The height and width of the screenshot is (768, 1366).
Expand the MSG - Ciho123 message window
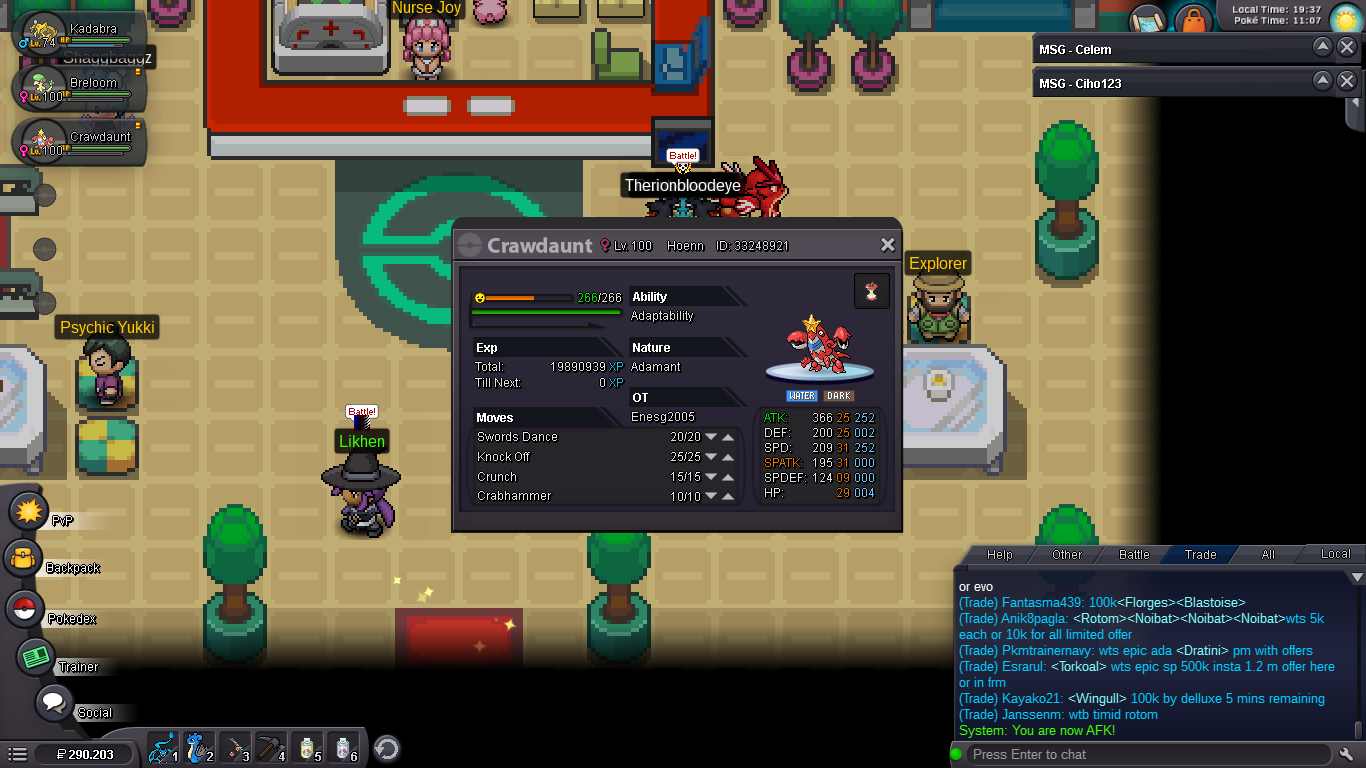click(x=1322, y=82)
